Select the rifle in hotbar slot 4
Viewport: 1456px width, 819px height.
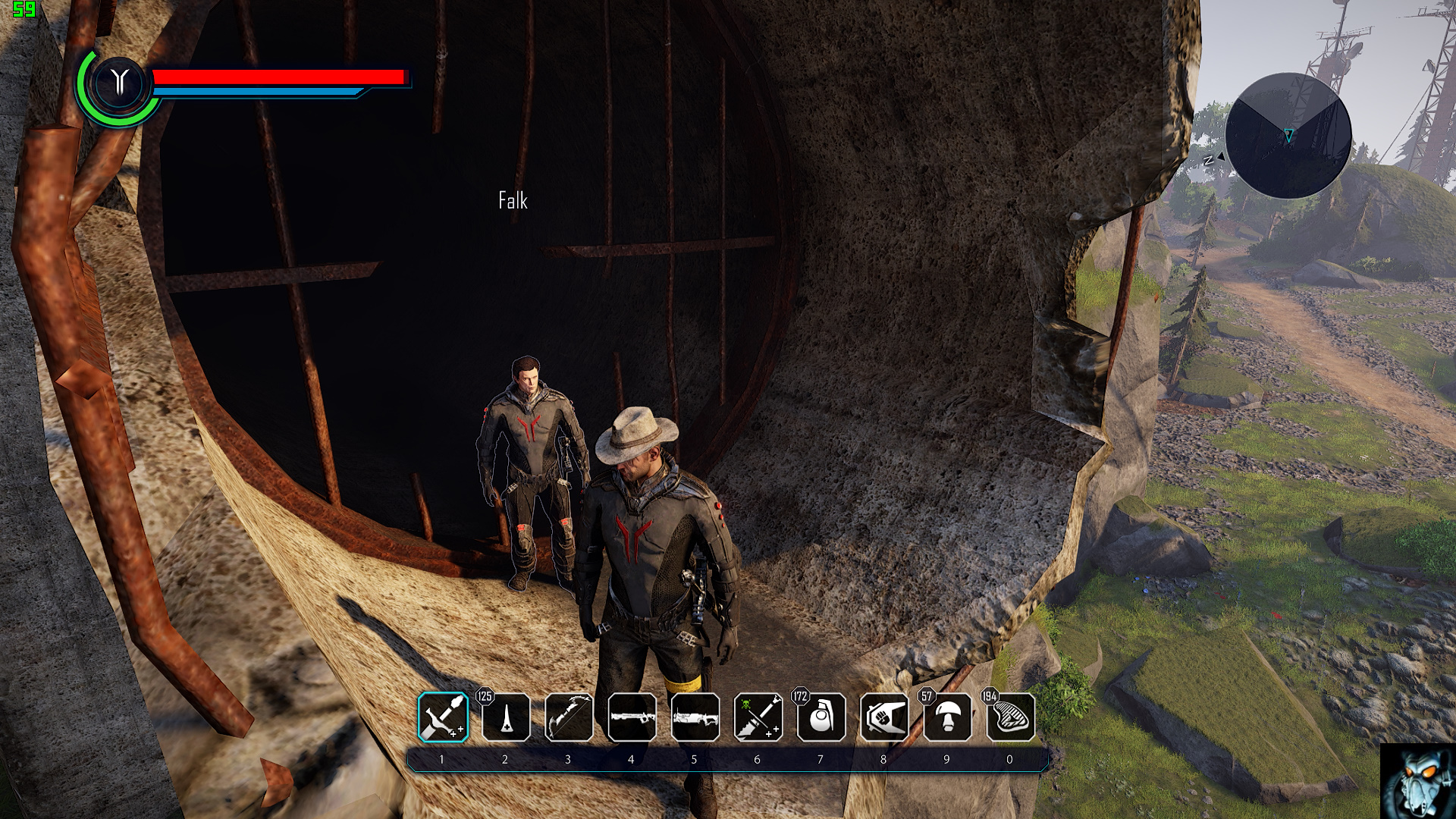pyautogui.click(x=632, y=717)
